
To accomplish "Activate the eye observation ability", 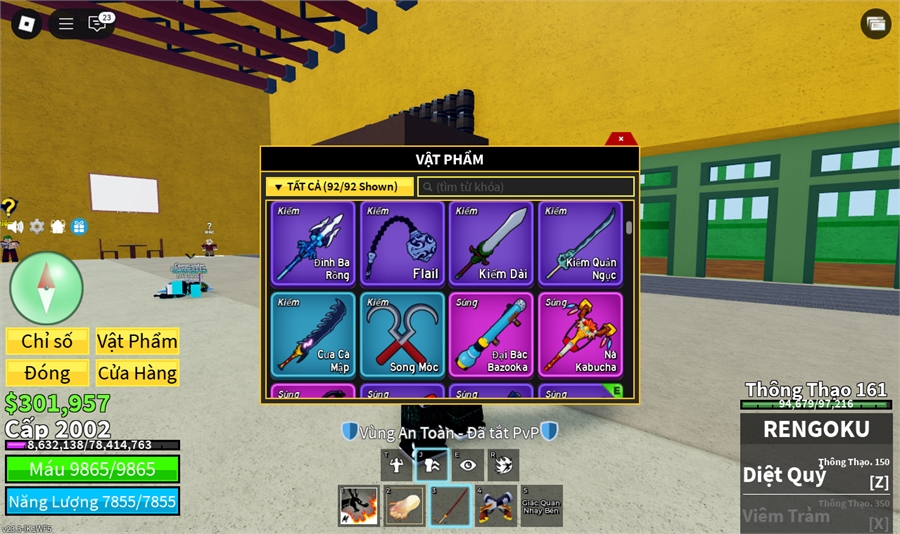I will (x=468, y=464).
